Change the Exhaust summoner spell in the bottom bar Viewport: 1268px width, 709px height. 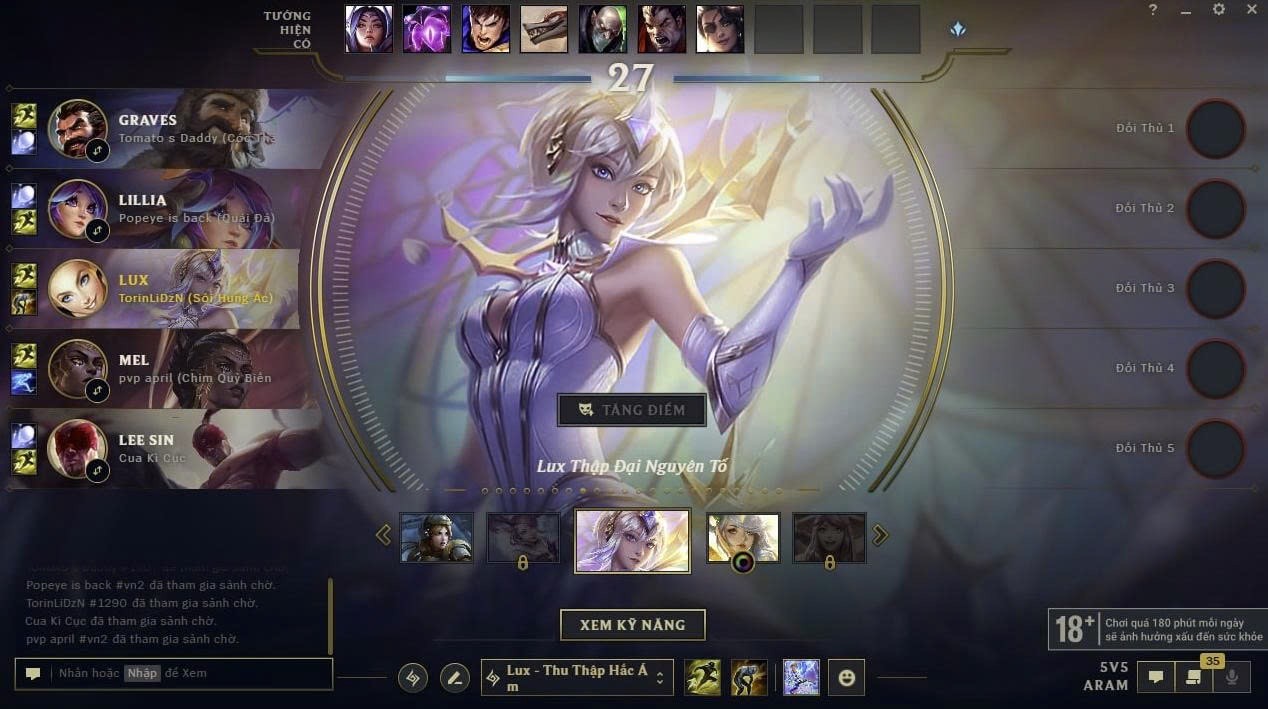point(749,677)
